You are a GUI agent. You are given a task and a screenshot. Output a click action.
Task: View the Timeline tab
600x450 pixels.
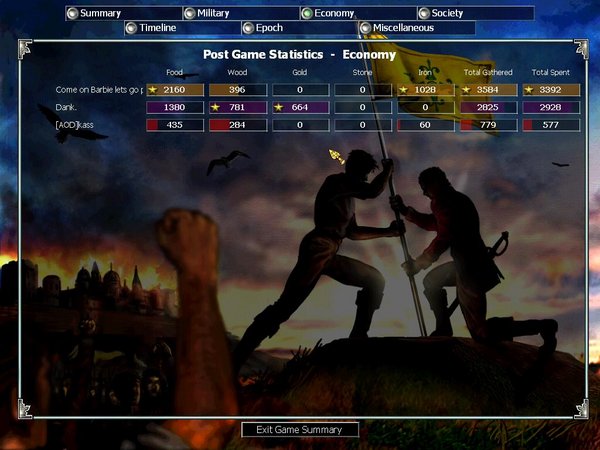[158, 28]
